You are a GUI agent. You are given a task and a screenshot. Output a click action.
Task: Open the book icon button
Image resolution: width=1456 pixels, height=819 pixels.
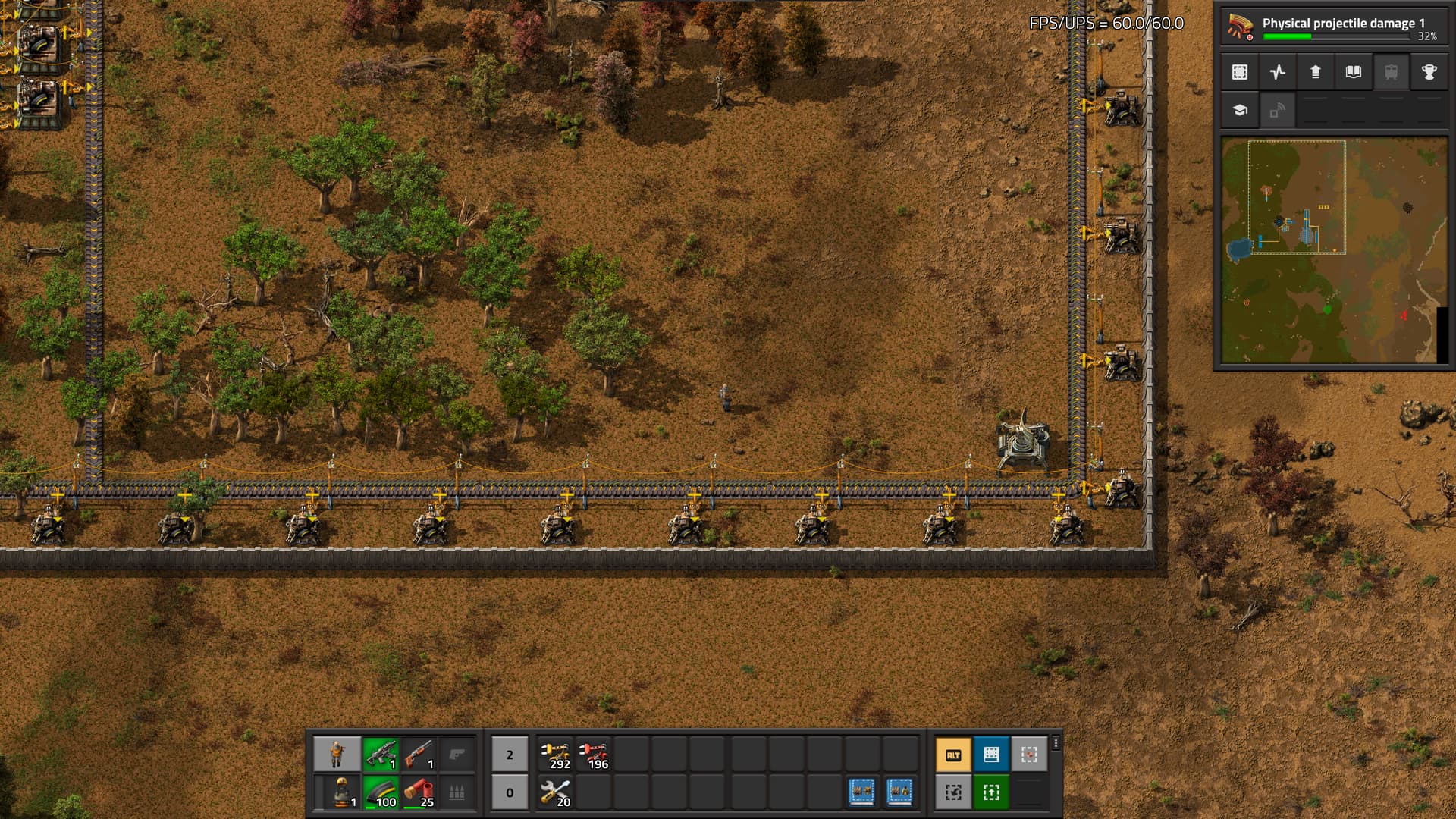(1354, 72)
